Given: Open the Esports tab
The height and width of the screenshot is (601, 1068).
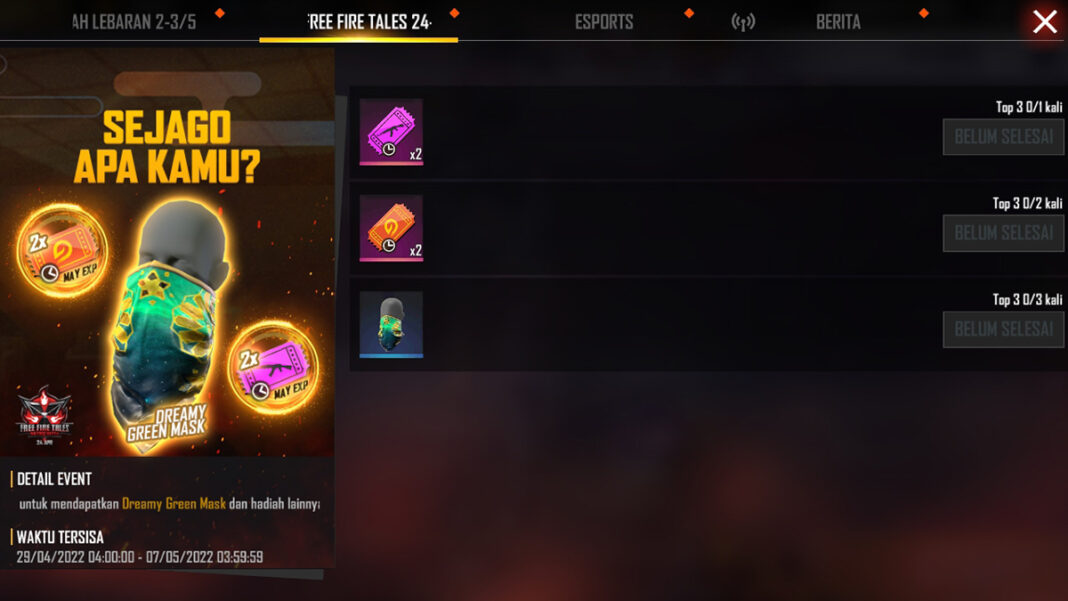Looking at the screenshot, I should click(x=604, y=22).
